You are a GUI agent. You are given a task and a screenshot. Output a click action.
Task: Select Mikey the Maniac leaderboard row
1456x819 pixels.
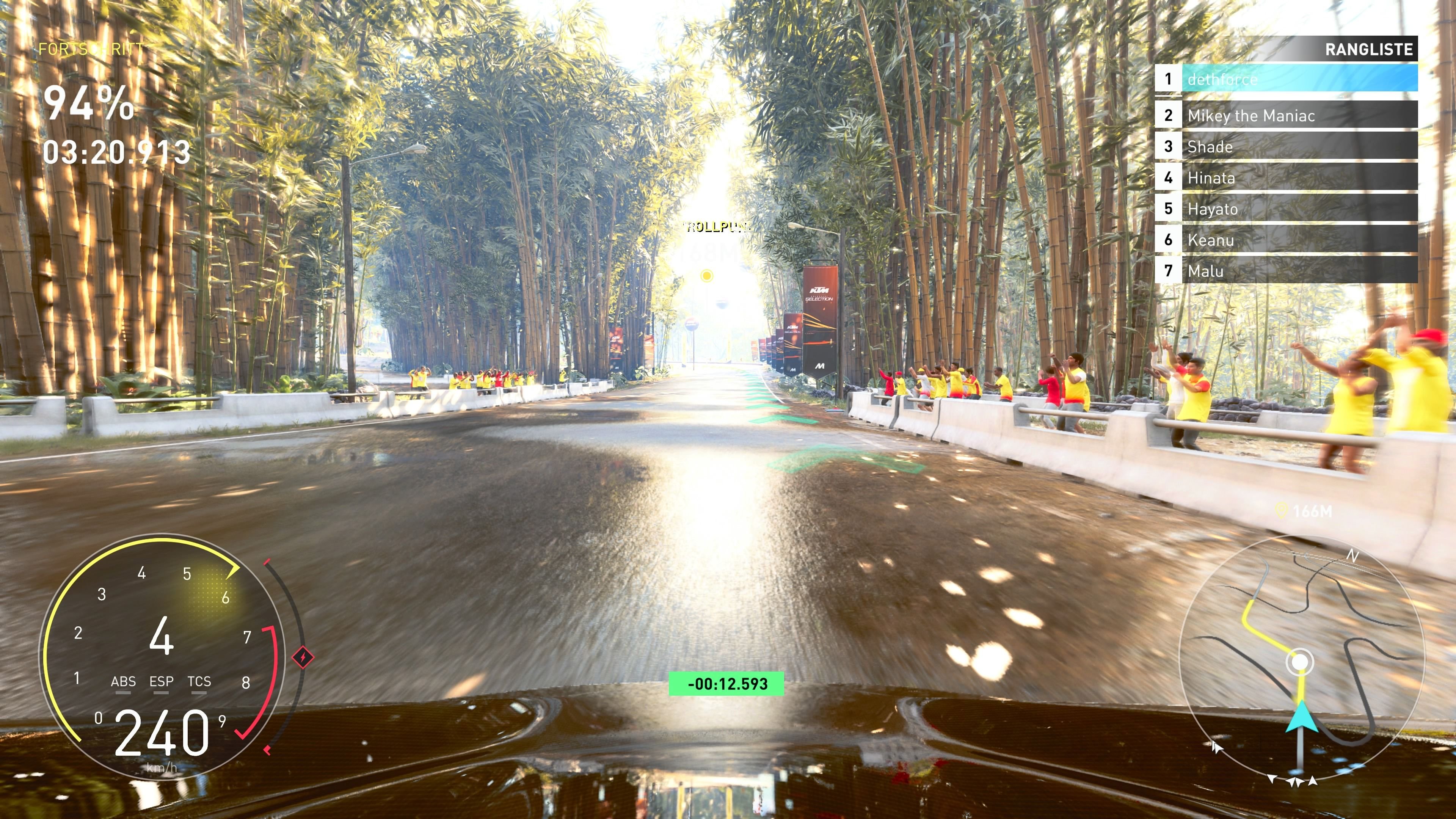point(1286,115)
